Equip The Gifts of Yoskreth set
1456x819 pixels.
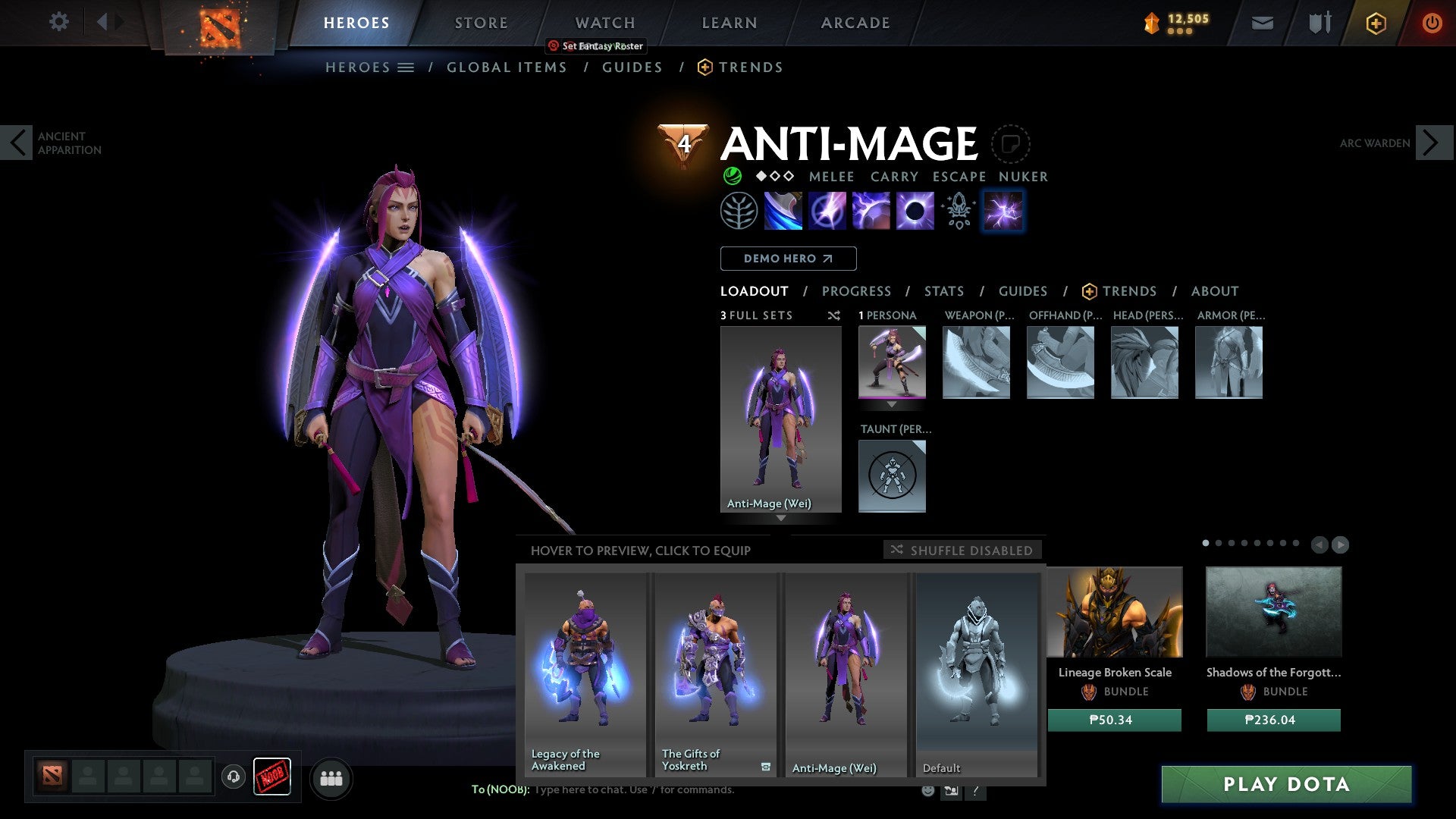pyautogui.click(x=715, y=674)
